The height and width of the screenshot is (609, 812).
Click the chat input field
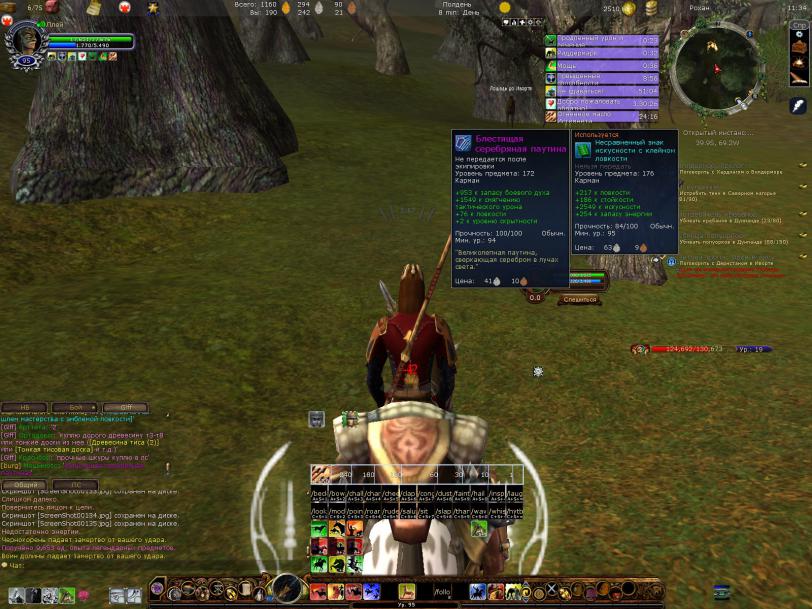coord(80,566)
